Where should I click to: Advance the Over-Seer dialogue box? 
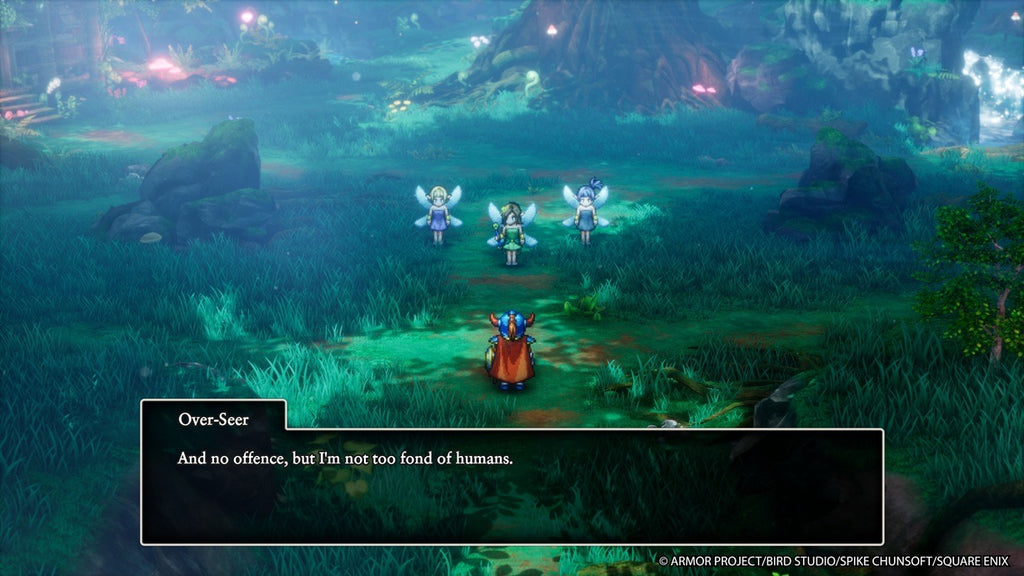[x=511, y=486]
